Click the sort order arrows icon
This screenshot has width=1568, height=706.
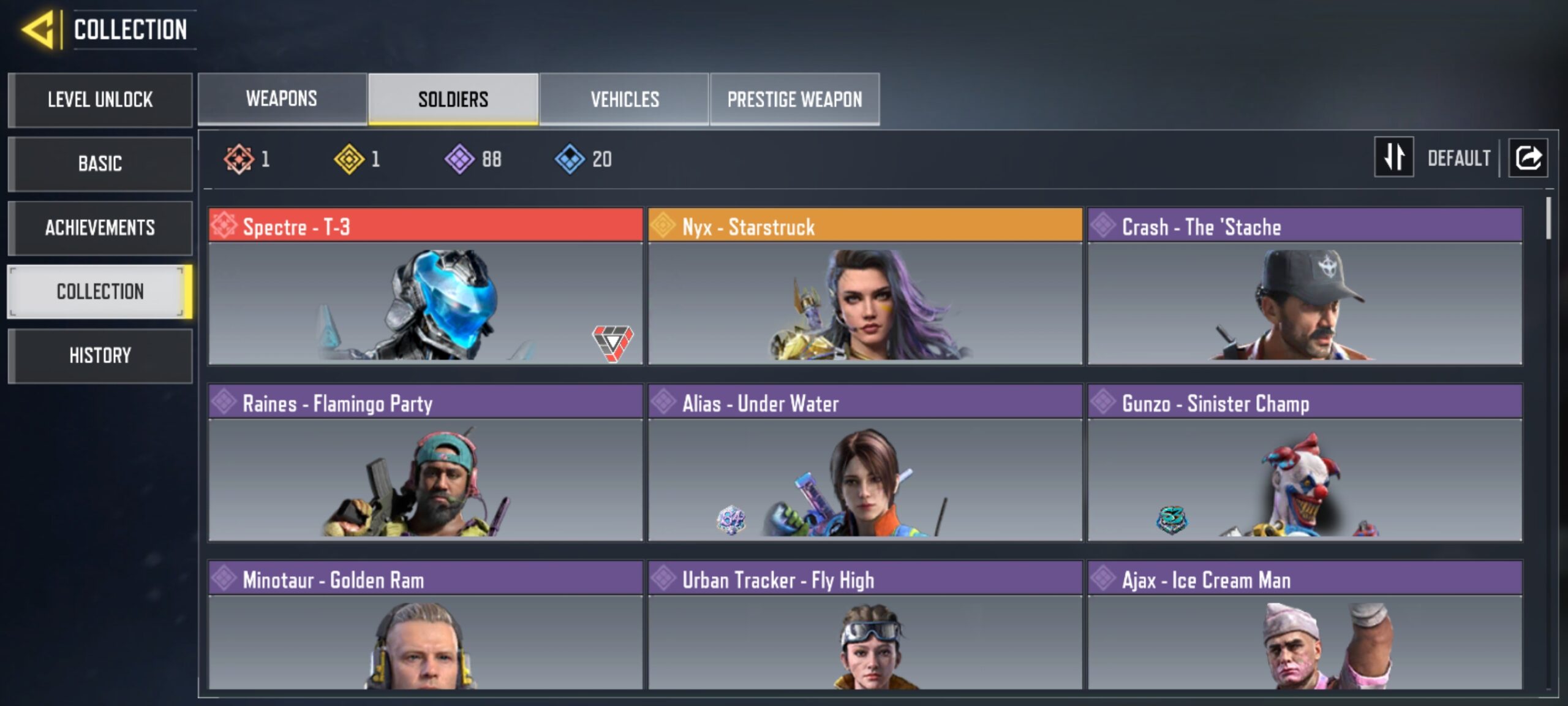[1394, 158]
